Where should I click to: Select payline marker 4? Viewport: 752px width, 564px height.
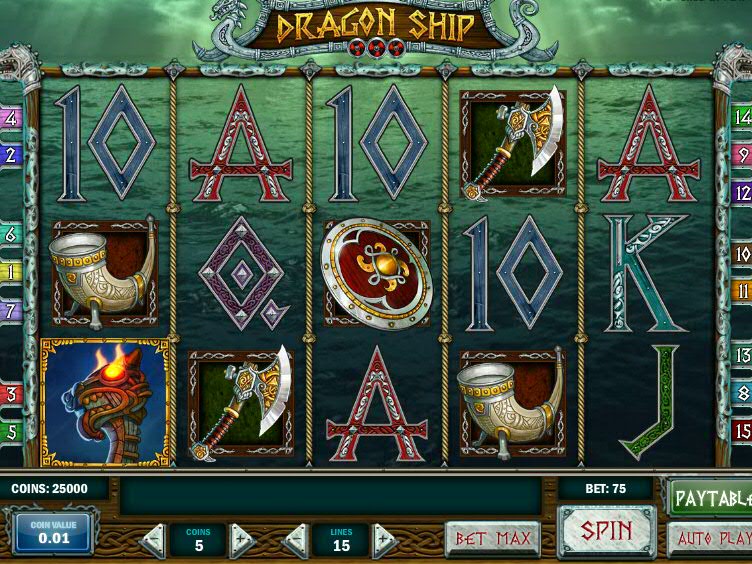pos(11,118)
